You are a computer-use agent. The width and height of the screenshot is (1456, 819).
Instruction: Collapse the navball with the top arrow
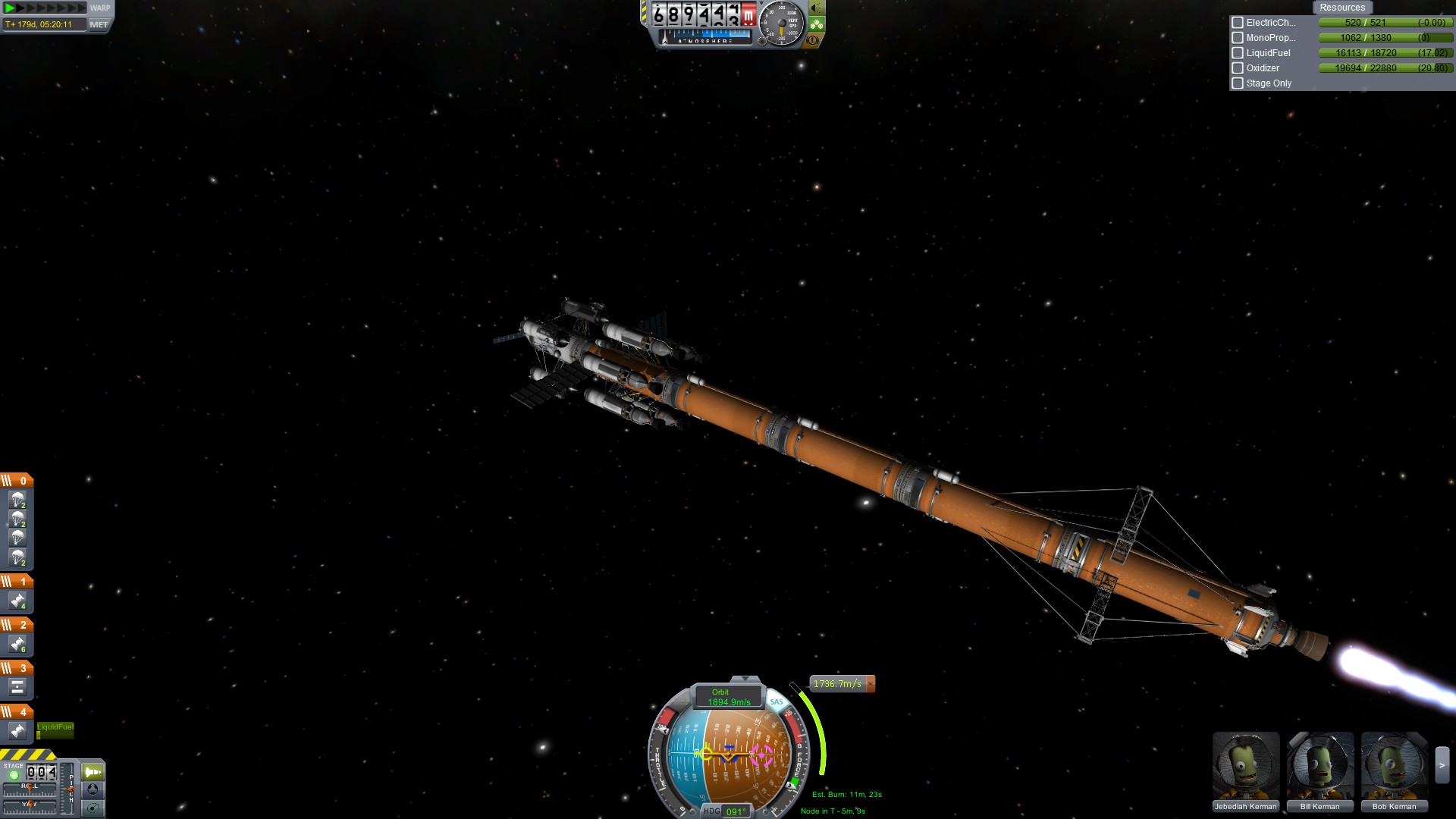(x=745, y=679)
